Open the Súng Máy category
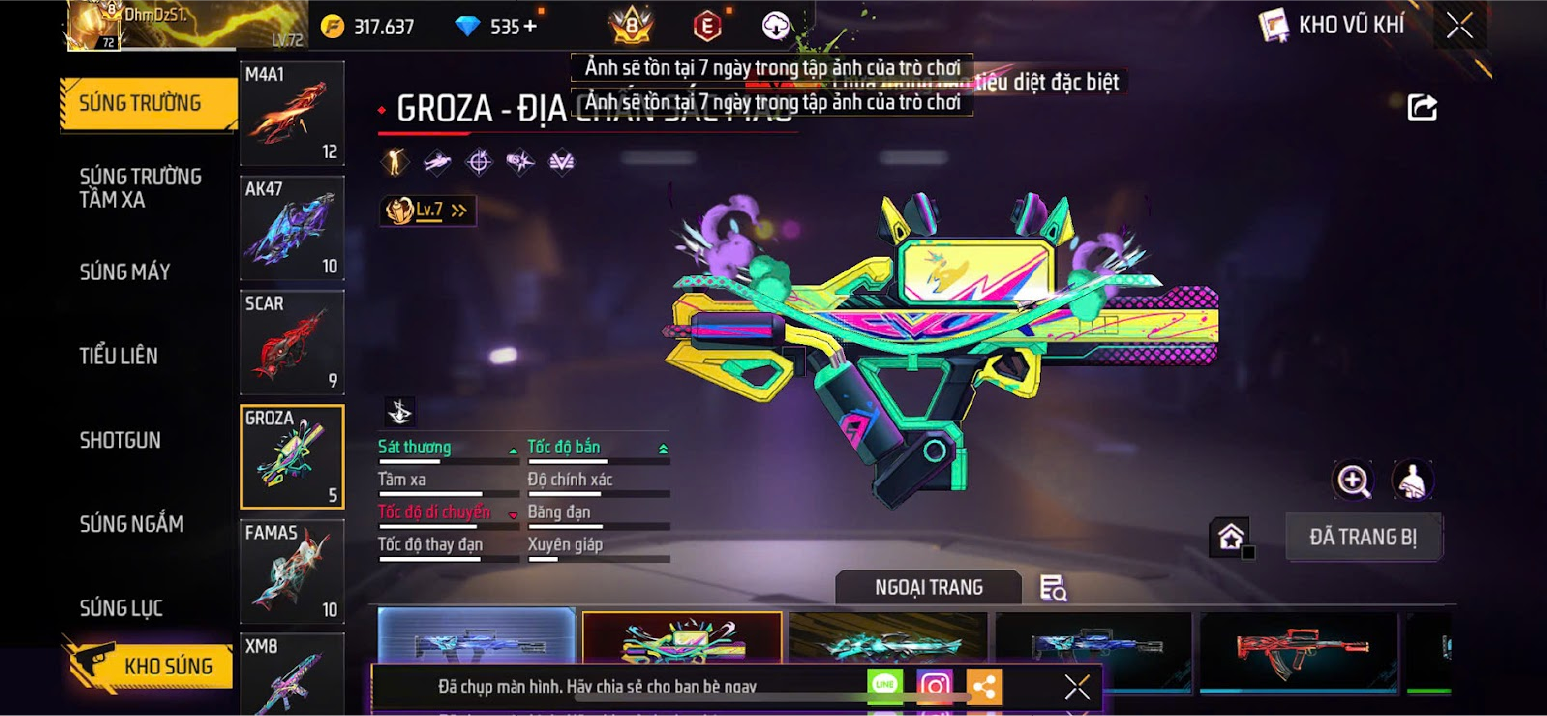 pyautogui.click(x=125, y=272)
